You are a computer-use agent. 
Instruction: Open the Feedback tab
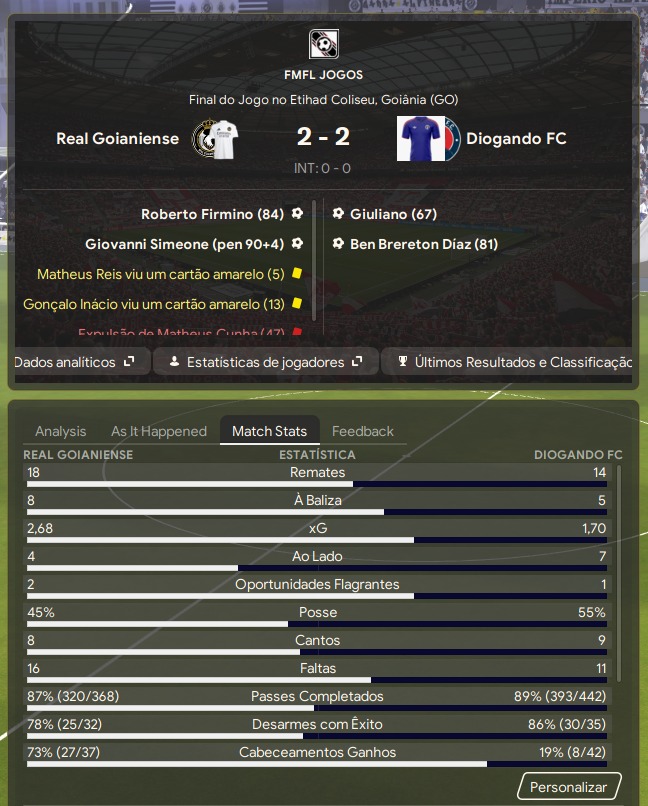tap(363, 431)
